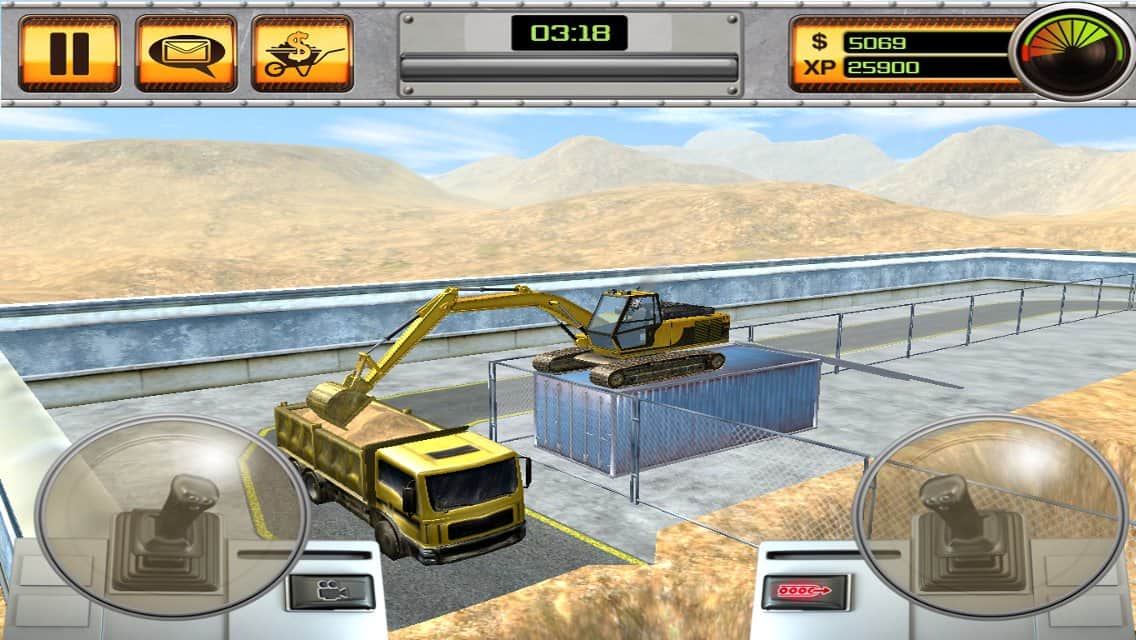1136x640 pixels.
Task: Open the envelope messages button
Action: [x=185, y=53]
